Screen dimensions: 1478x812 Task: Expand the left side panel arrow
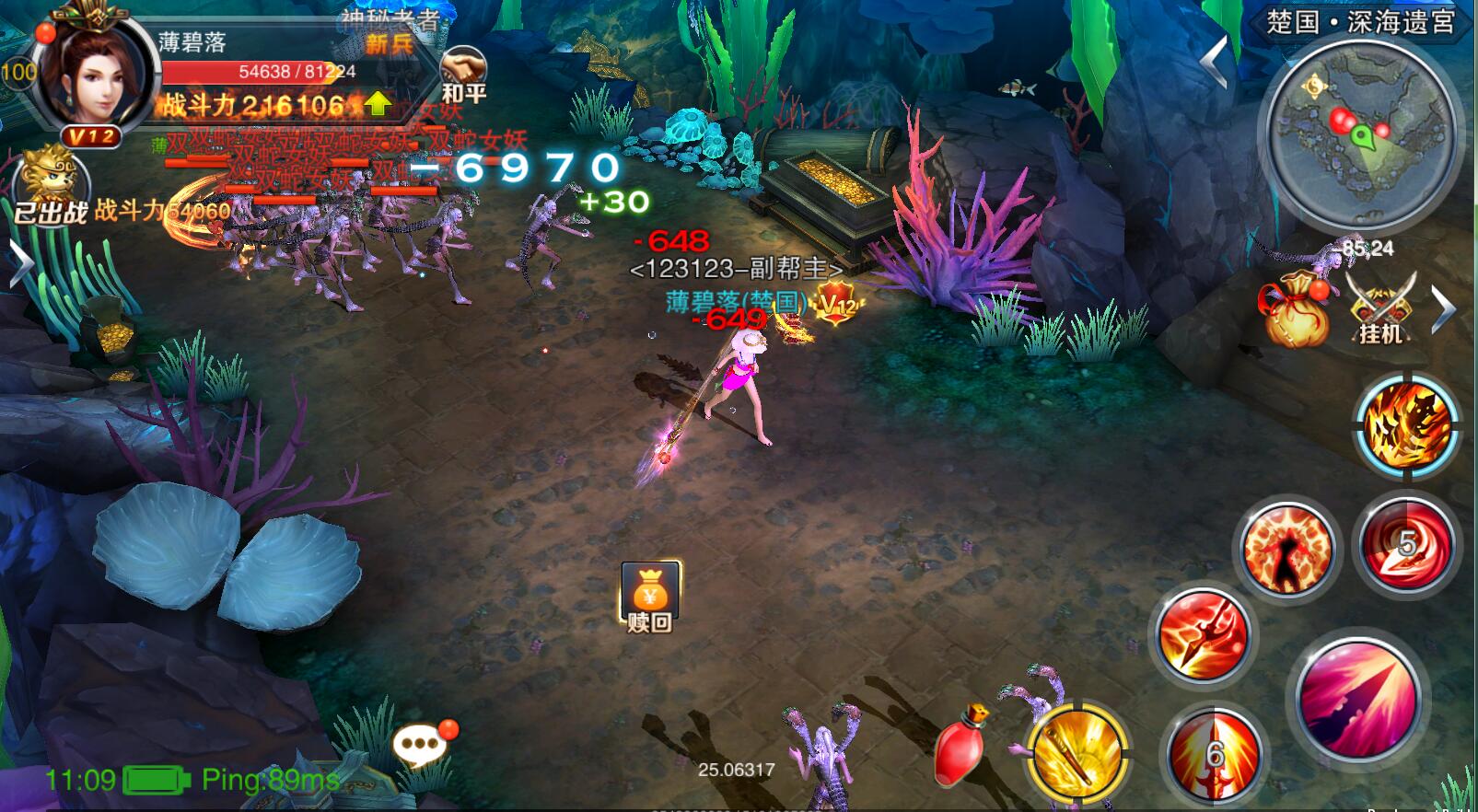point(18,266)
